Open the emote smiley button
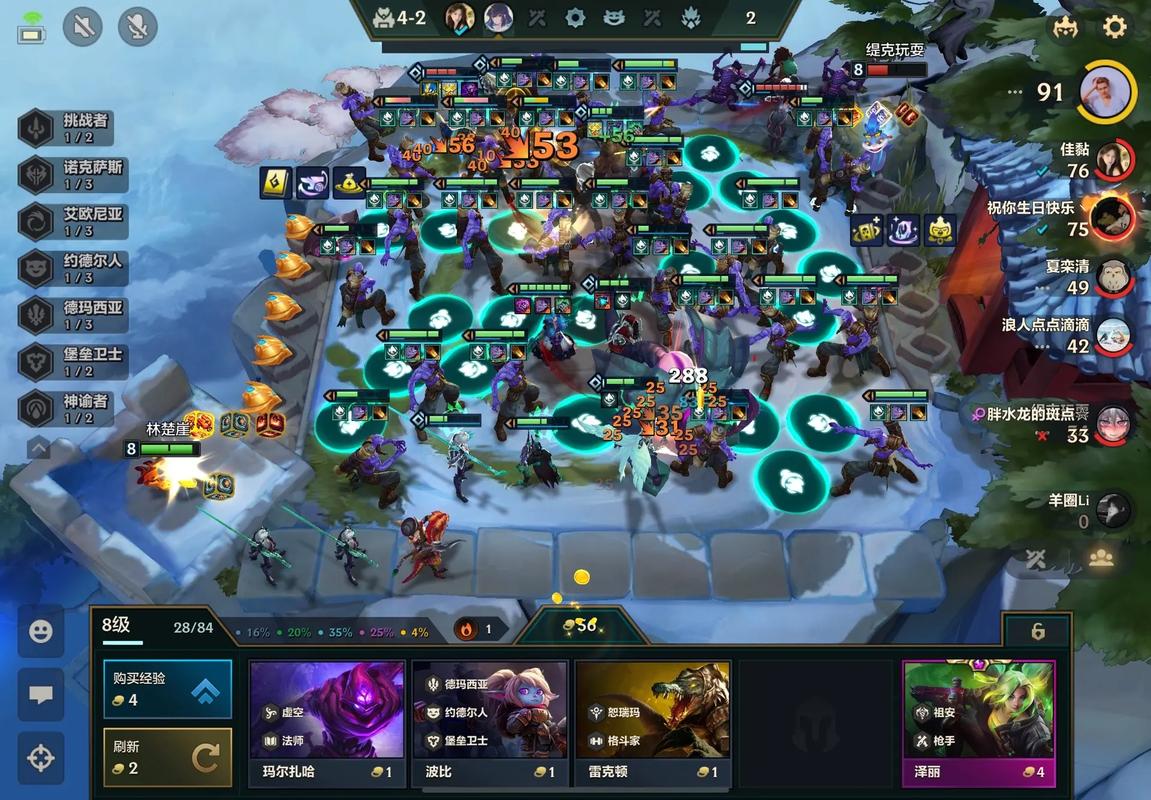Viewport: 1151px width, 800px height. pos(41,631)
